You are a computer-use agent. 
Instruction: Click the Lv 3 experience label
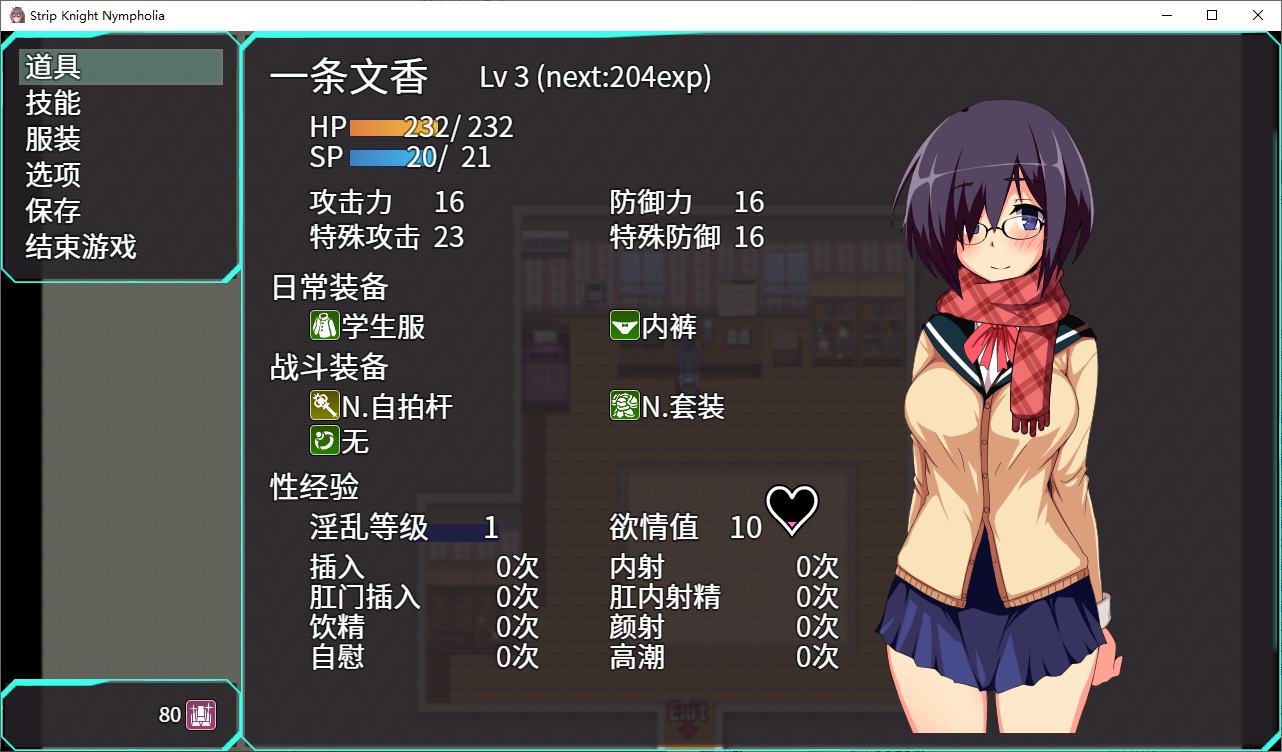(x=595, y=77)
